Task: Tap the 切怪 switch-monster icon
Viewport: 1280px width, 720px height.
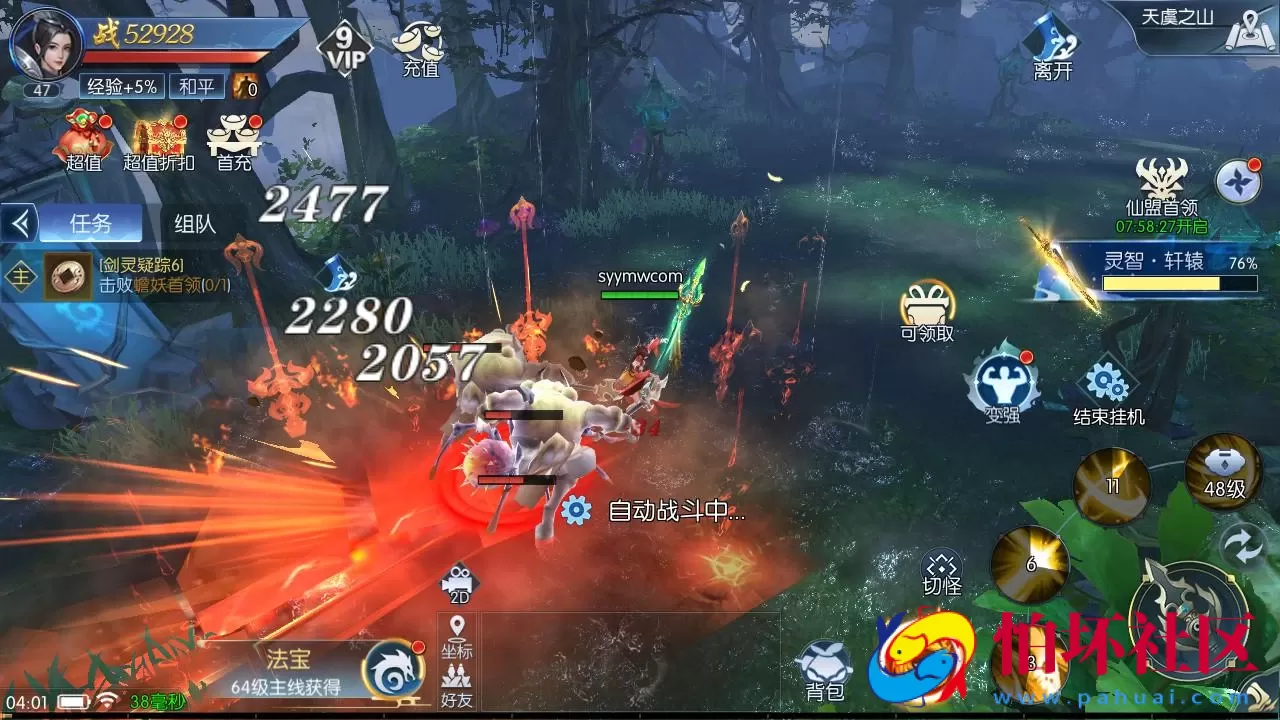Action: pos(941,566)
